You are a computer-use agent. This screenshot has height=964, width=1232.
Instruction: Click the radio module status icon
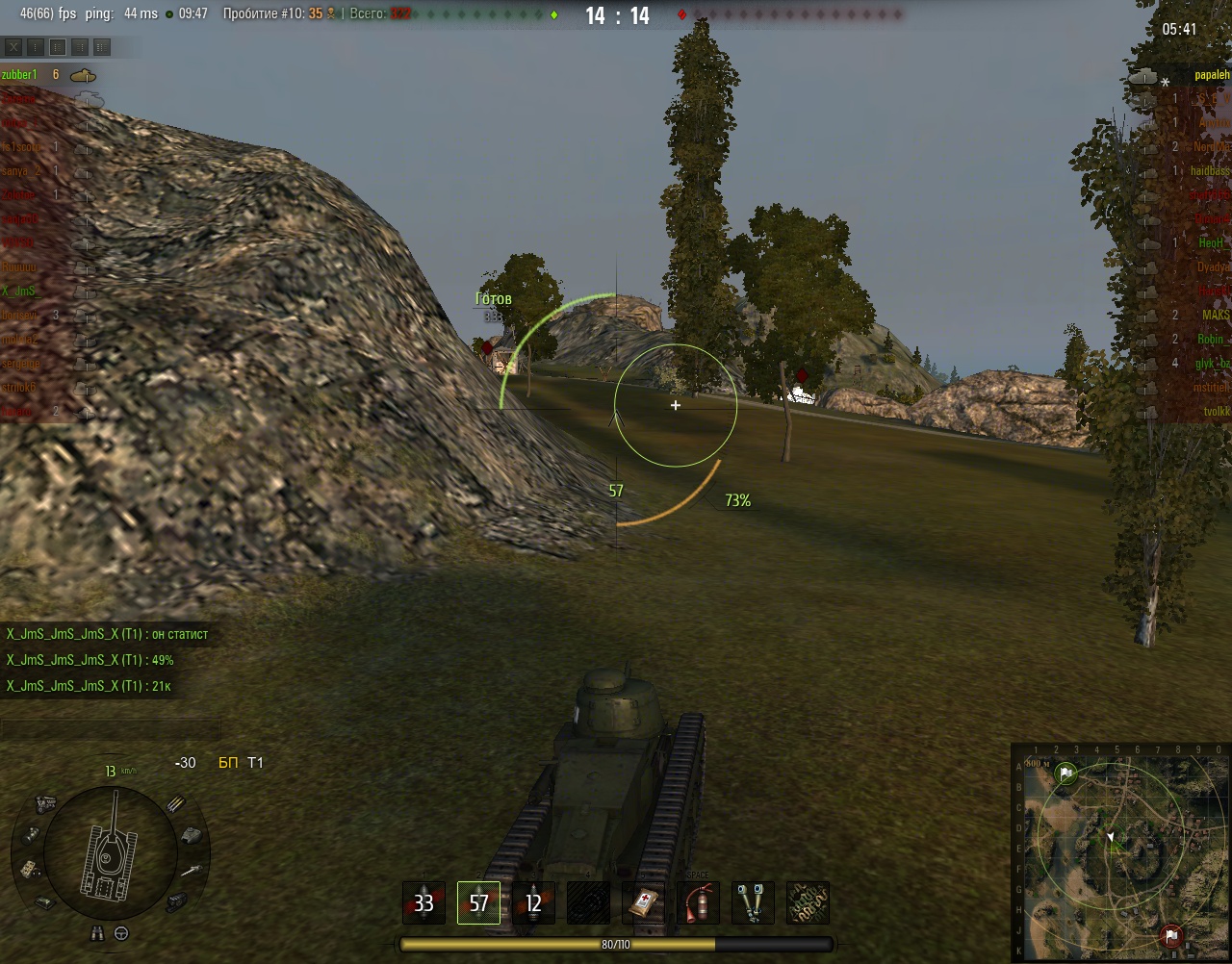pyautogui.click(x=28, y=869)
